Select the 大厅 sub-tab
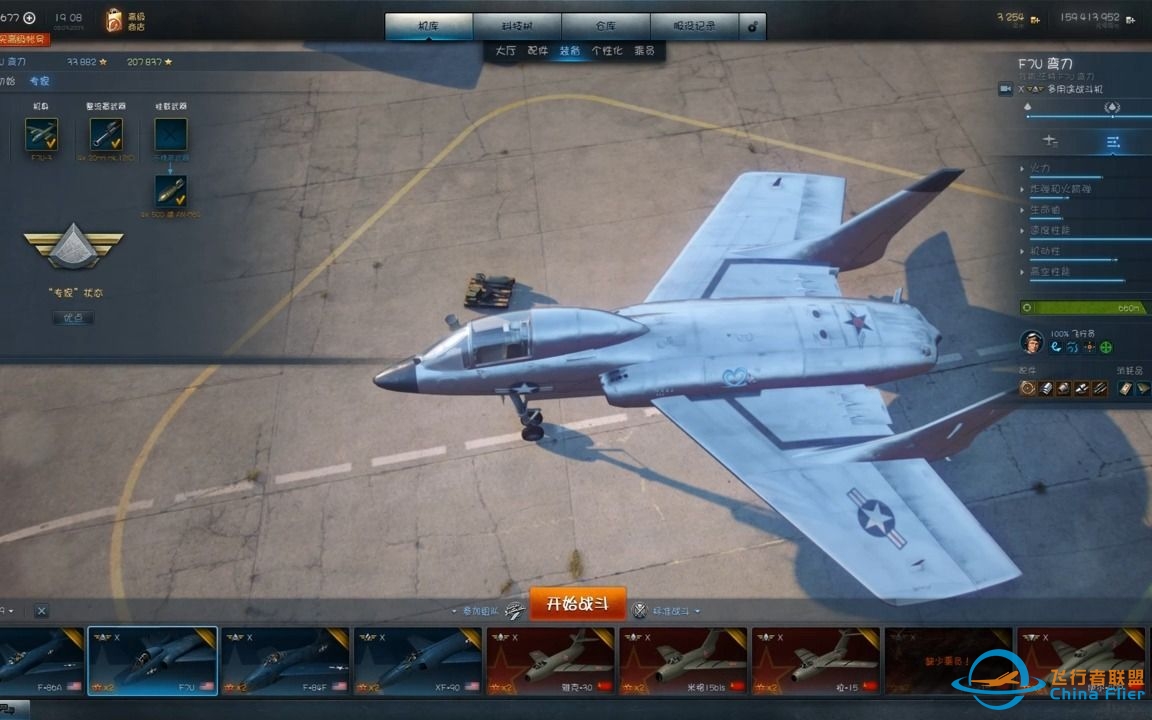 coord(506,50)
